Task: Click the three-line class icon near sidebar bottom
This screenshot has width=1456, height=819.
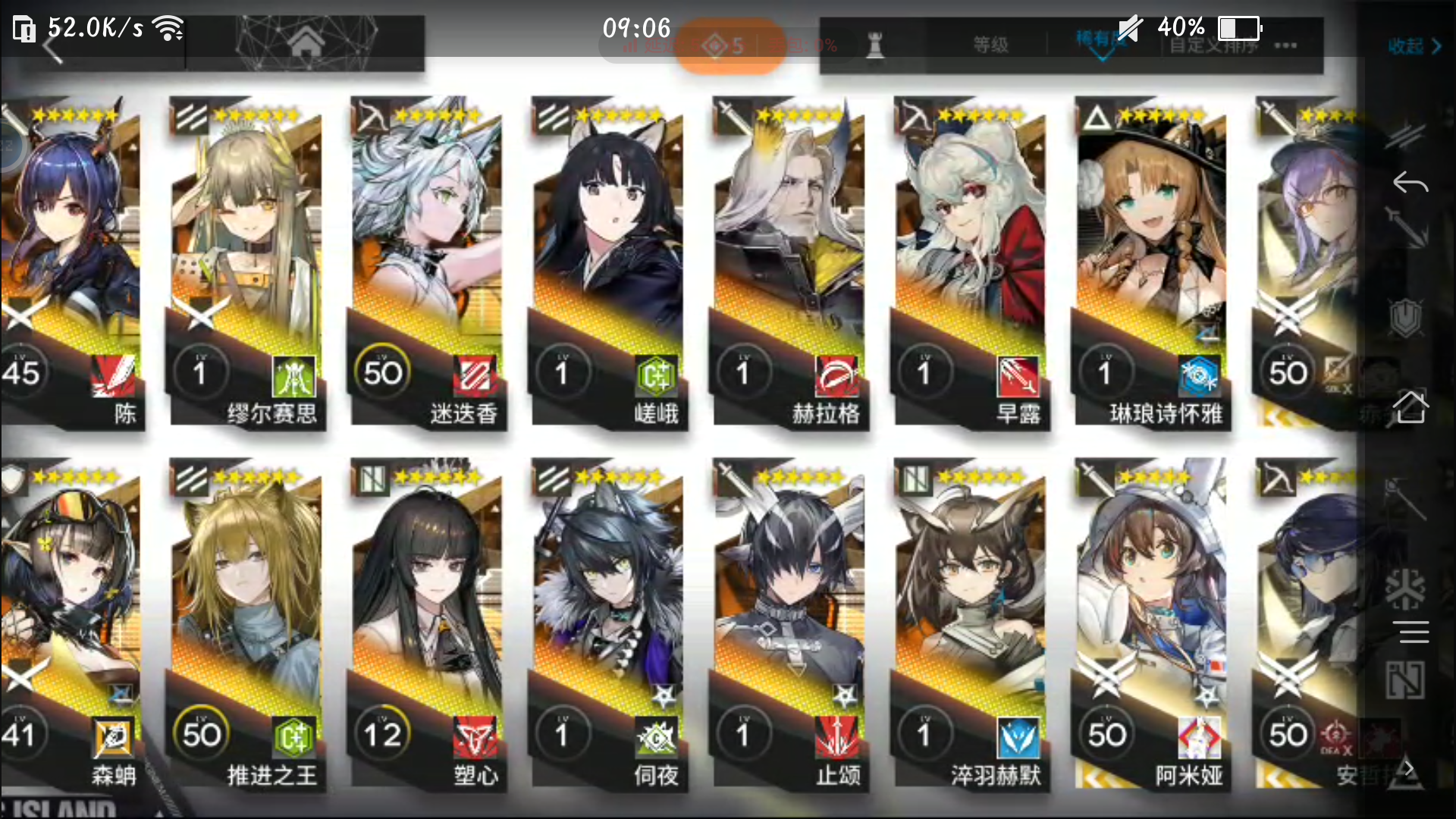Action: click(x=1411, y=631)
